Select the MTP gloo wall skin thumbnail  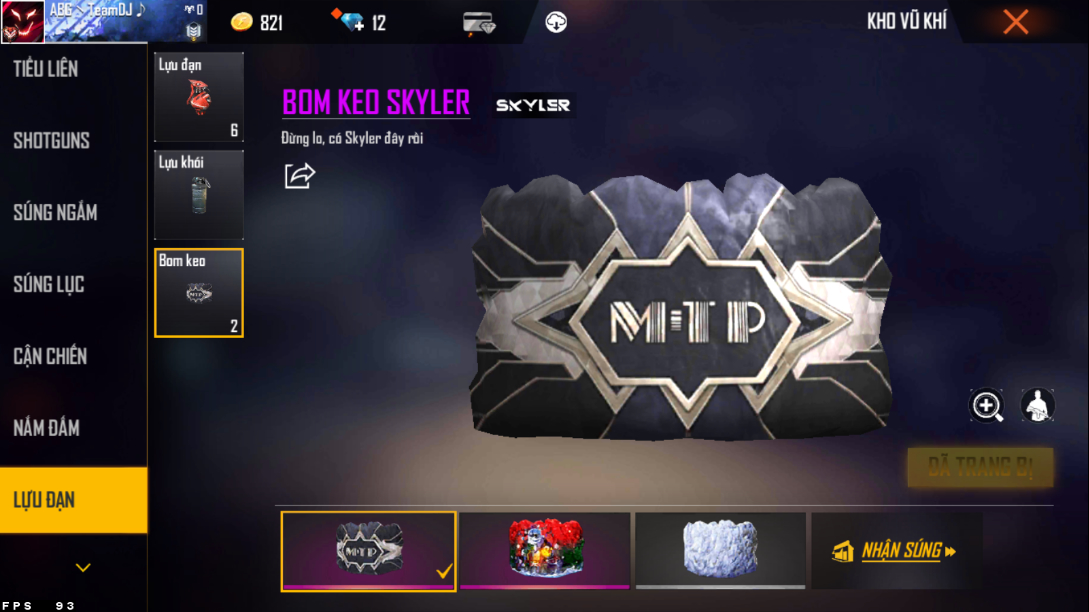coord(368,549)
